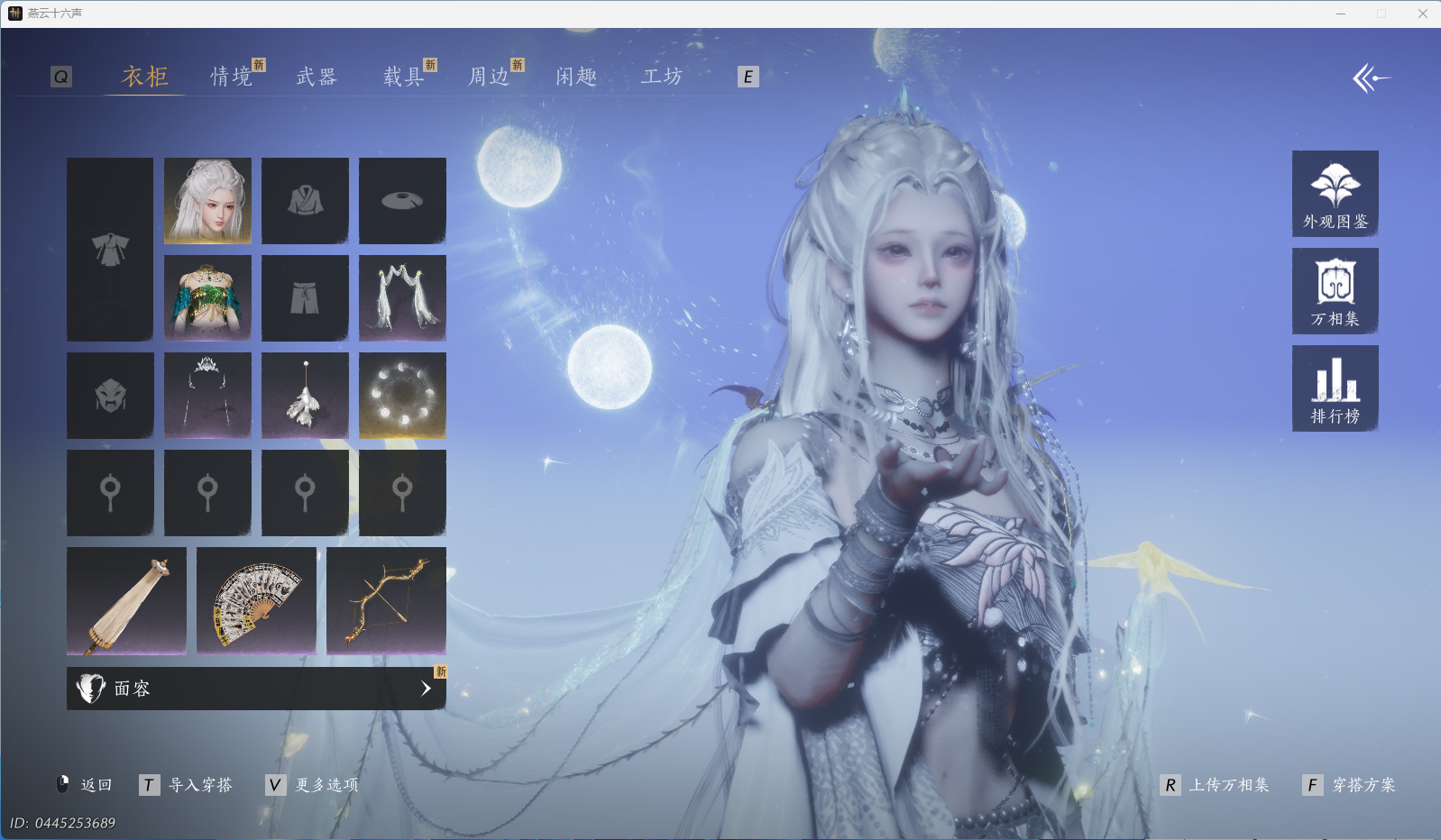Open the 情境 tab
The width and height of the screenshot is (1441, 840).
click(x=232, y=77)
